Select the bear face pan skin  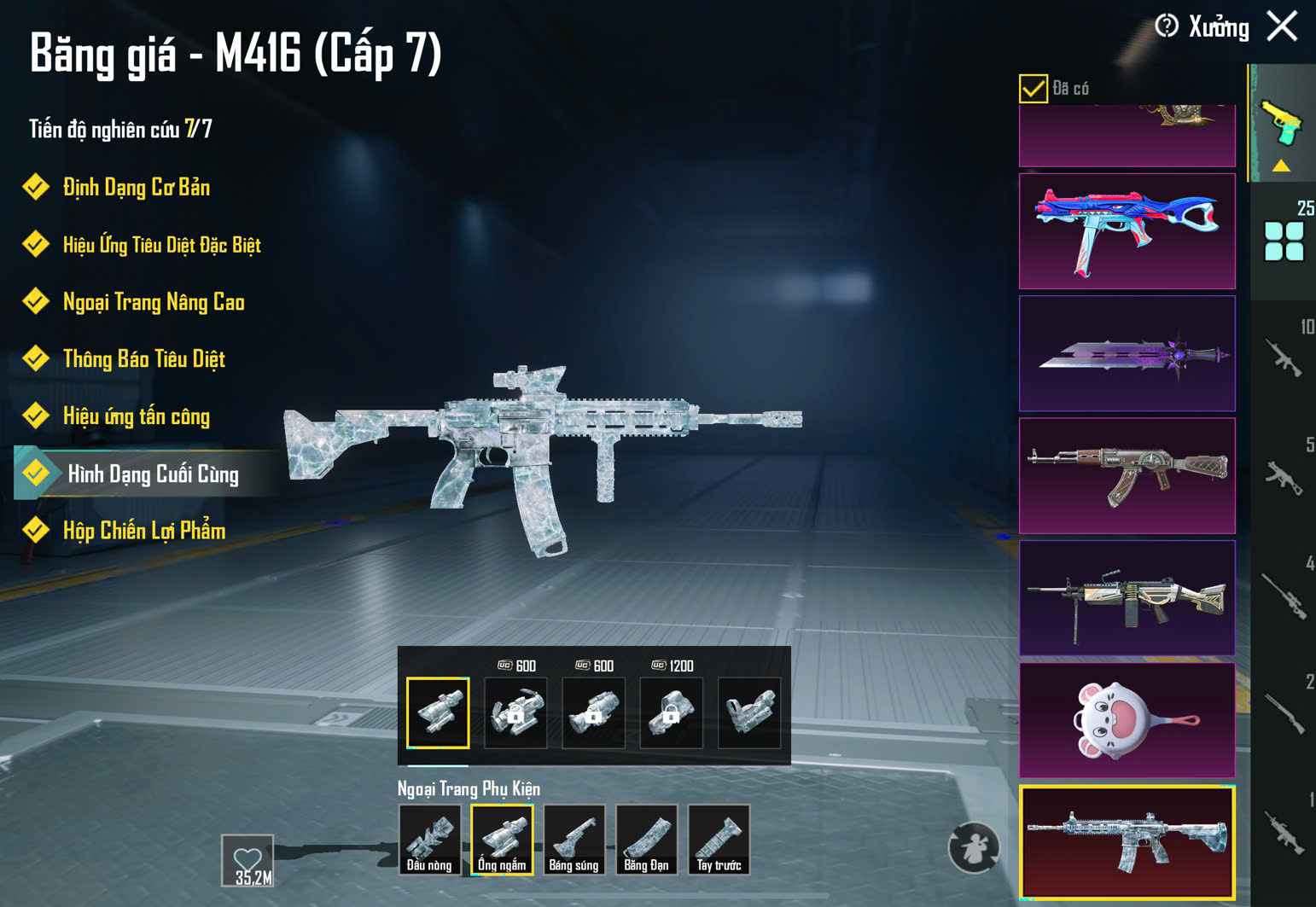click(1127, 720)
